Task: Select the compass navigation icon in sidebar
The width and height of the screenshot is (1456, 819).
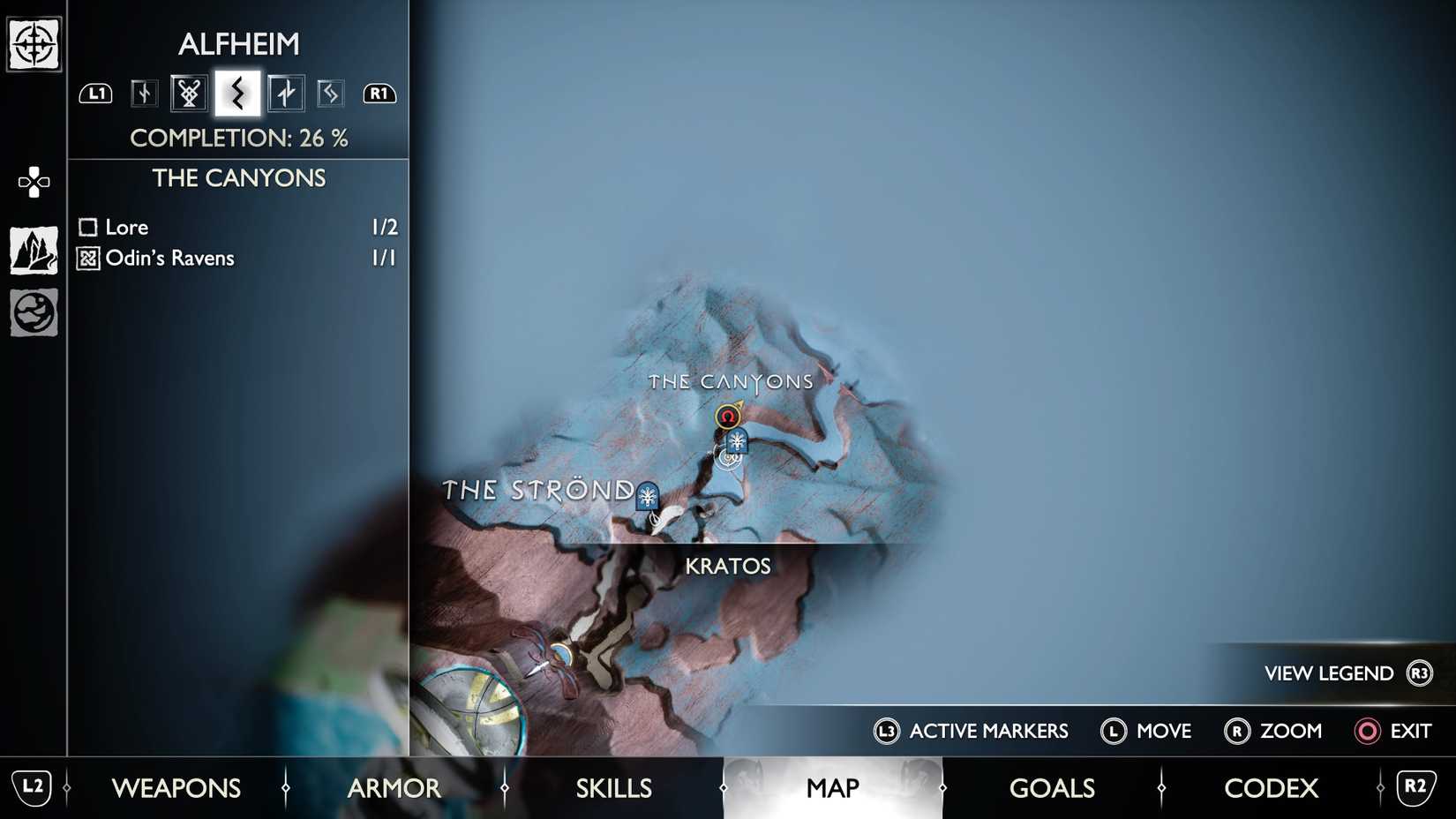Action: click(33, 41)
